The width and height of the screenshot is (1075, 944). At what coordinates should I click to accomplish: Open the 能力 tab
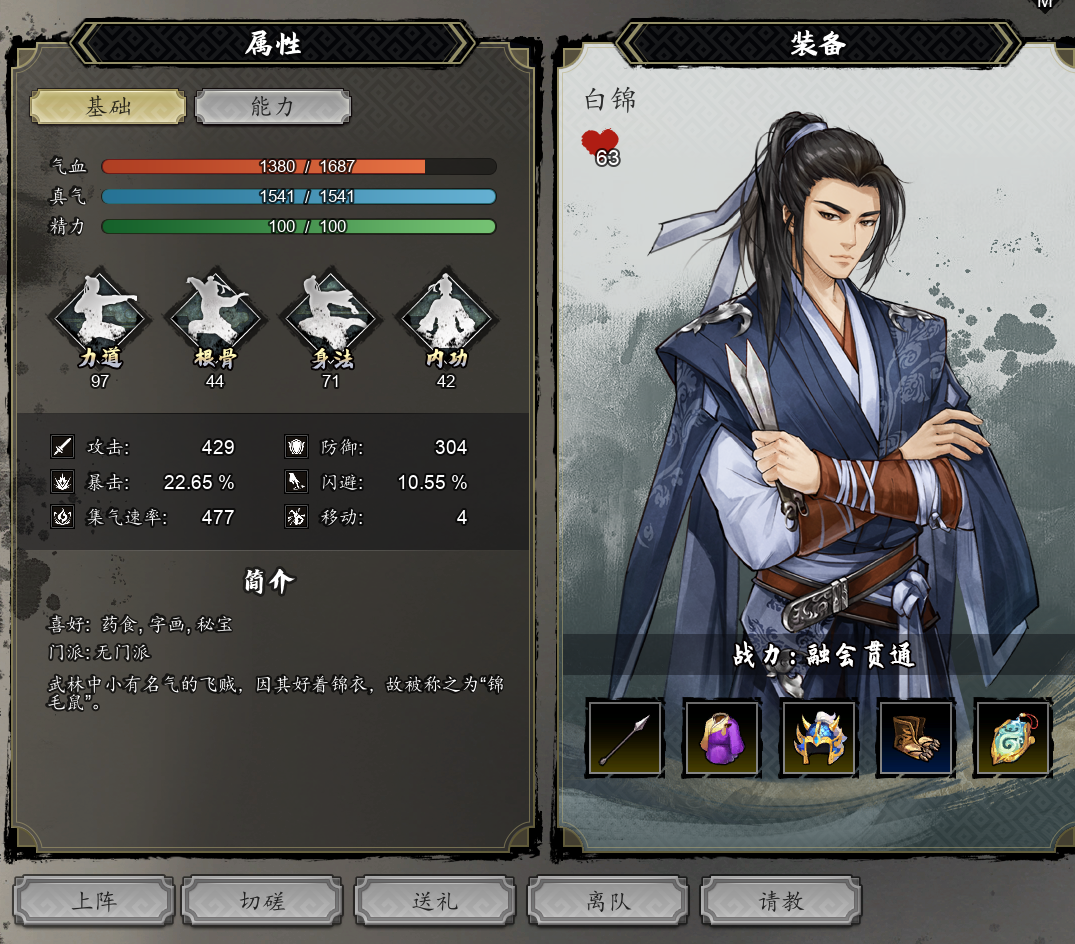click(x=273, y=107)
